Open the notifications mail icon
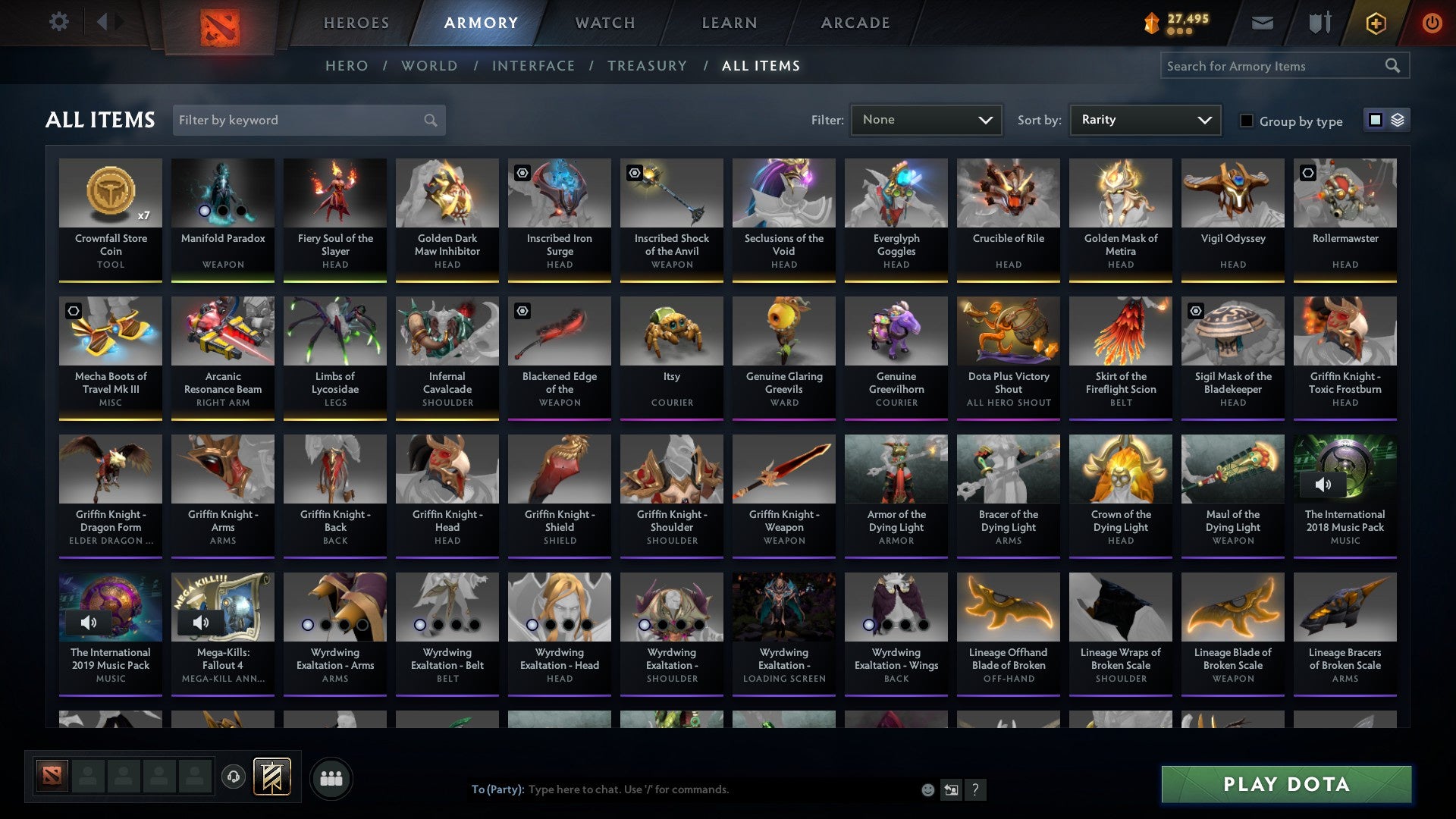 [x=1263, y=23]
